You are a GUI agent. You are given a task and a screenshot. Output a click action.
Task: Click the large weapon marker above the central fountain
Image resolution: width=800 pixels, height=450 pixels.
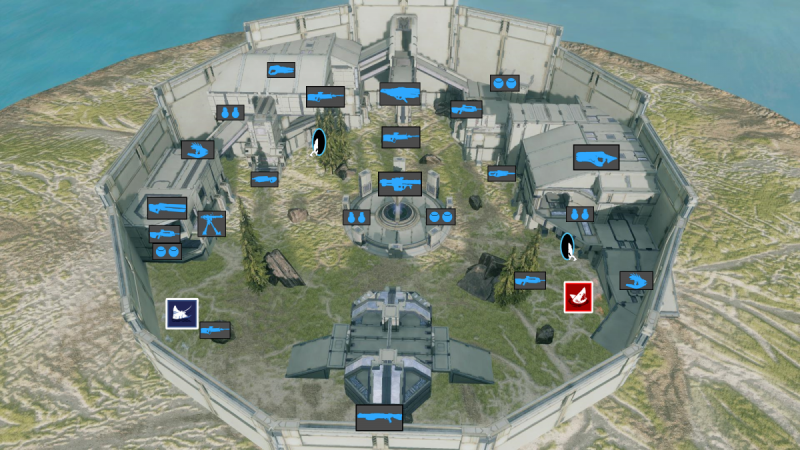point(400,184)
